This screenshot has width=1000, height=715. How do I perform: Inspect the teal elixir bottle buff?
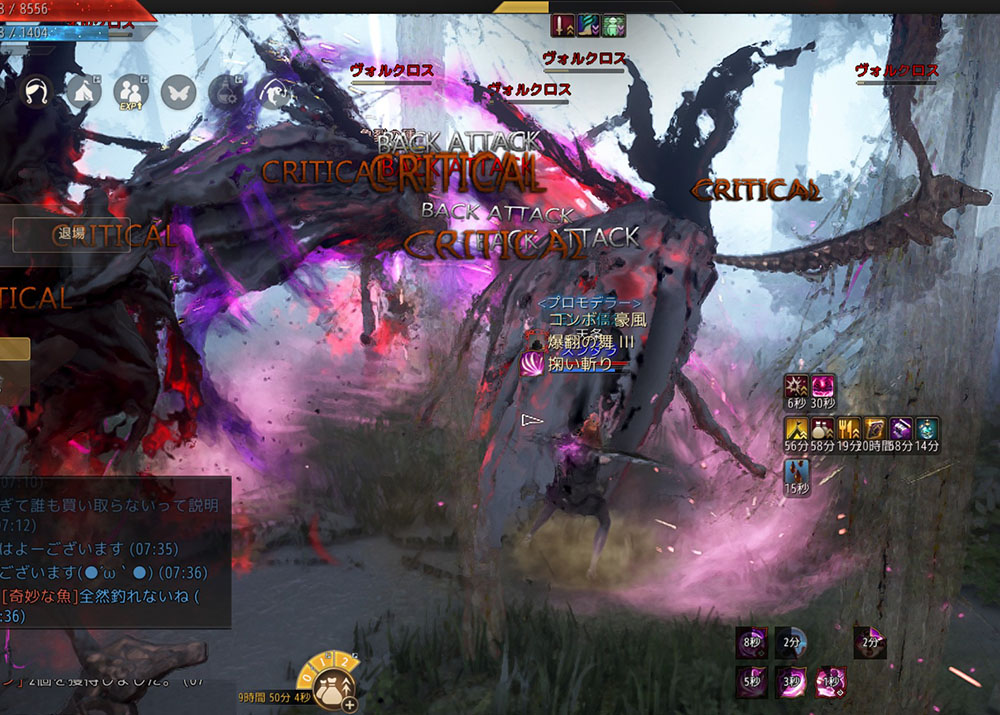[927, 429]
